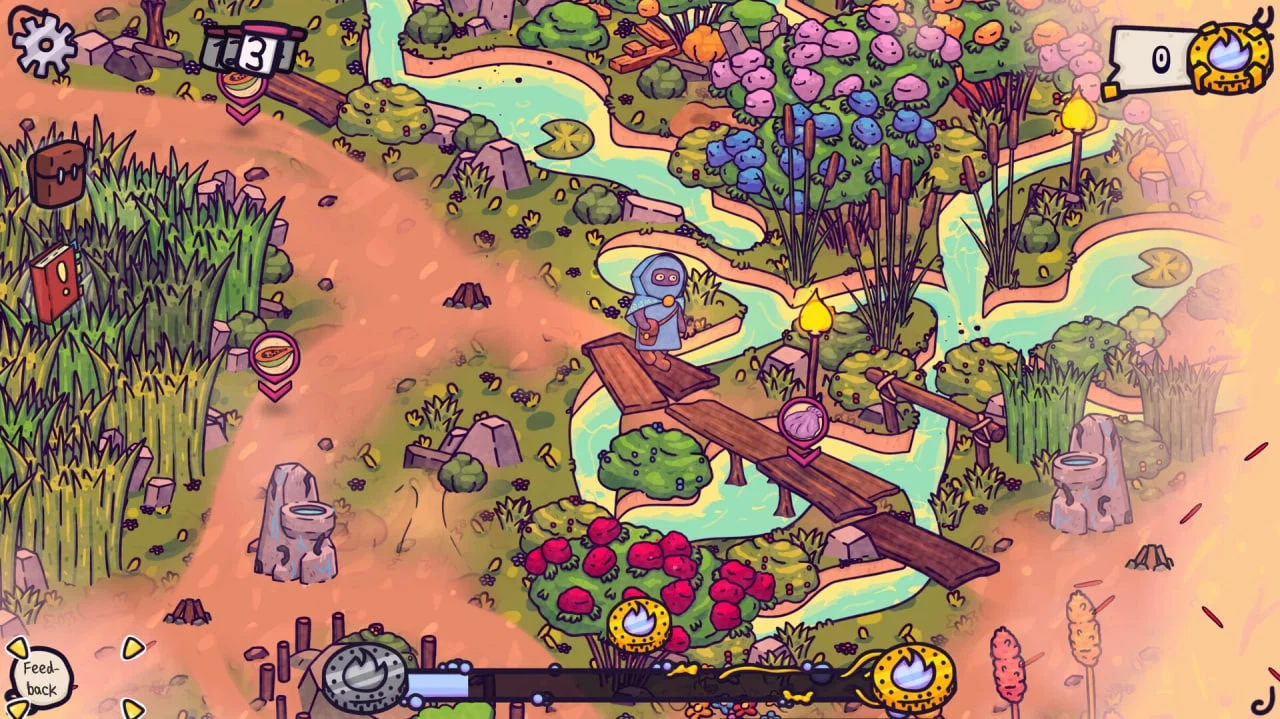Click the Feedback button
The height and width of the screenshot is (719, 1280).
click(x=42, y=677)
